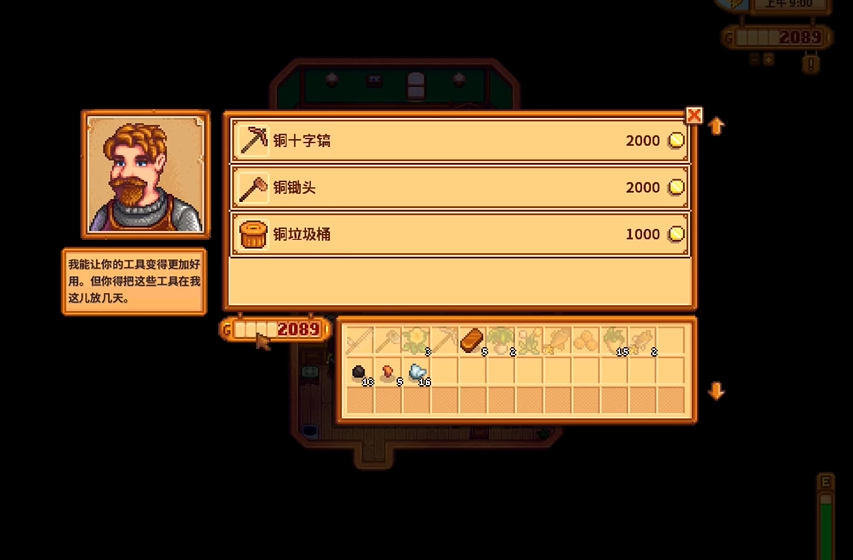Close the blacksmith shop menu
The height and width of the screenshot is (560, 853).
point(694,115)
